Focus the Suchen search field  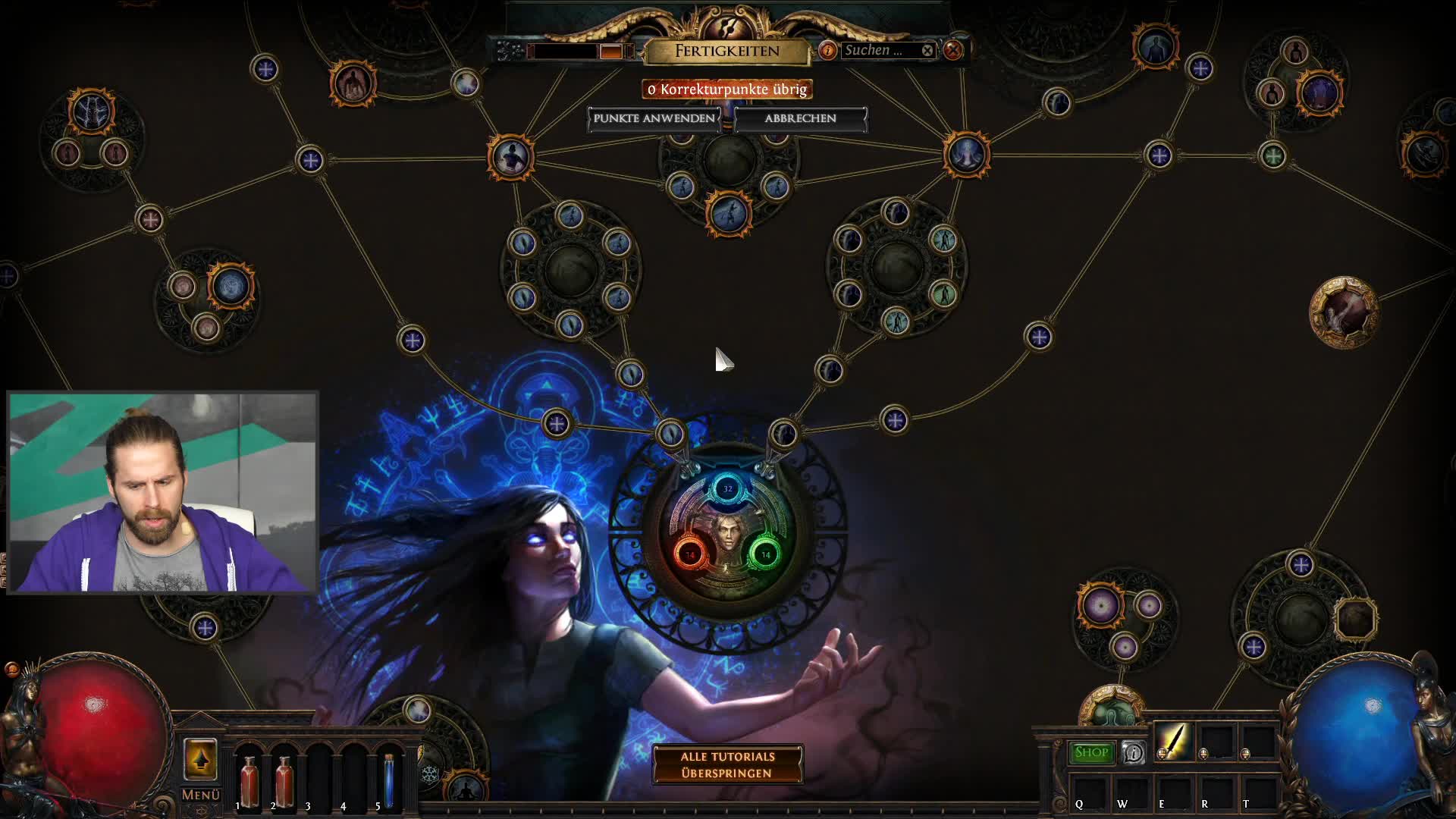tap(878, 50)
